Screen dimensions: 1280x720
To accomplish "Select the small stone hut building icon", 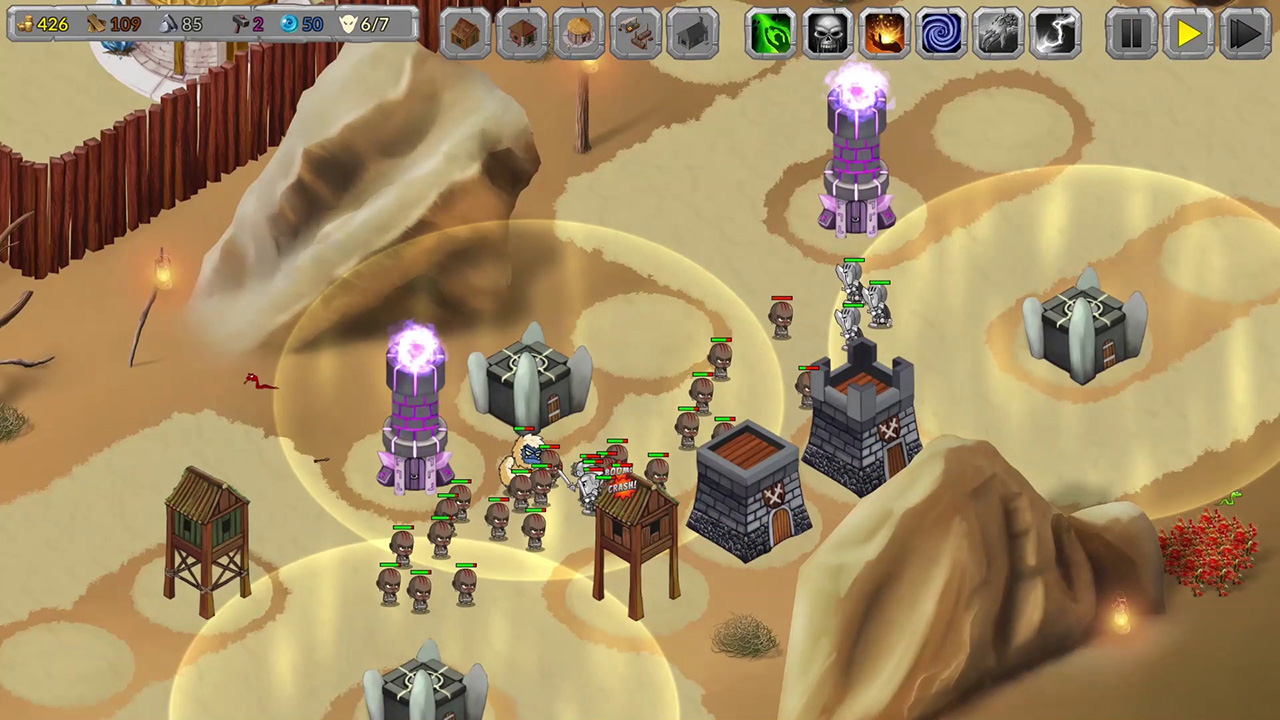I will [x=521, y=33].
